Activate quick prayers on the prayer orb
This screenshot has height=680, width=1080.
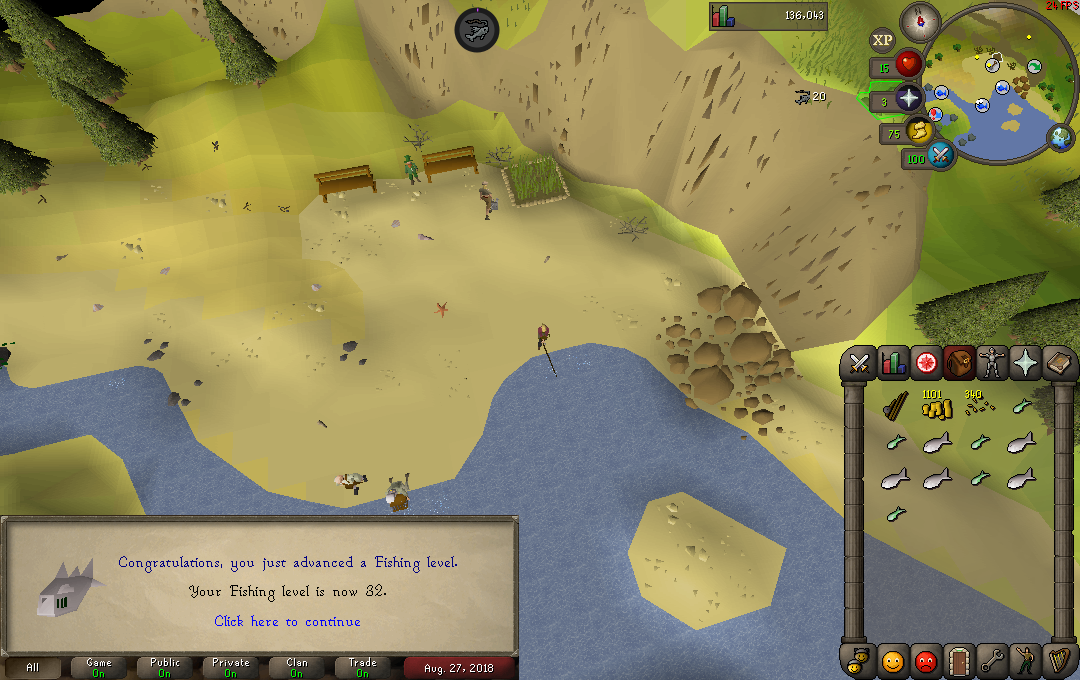[x=908, y=98]
